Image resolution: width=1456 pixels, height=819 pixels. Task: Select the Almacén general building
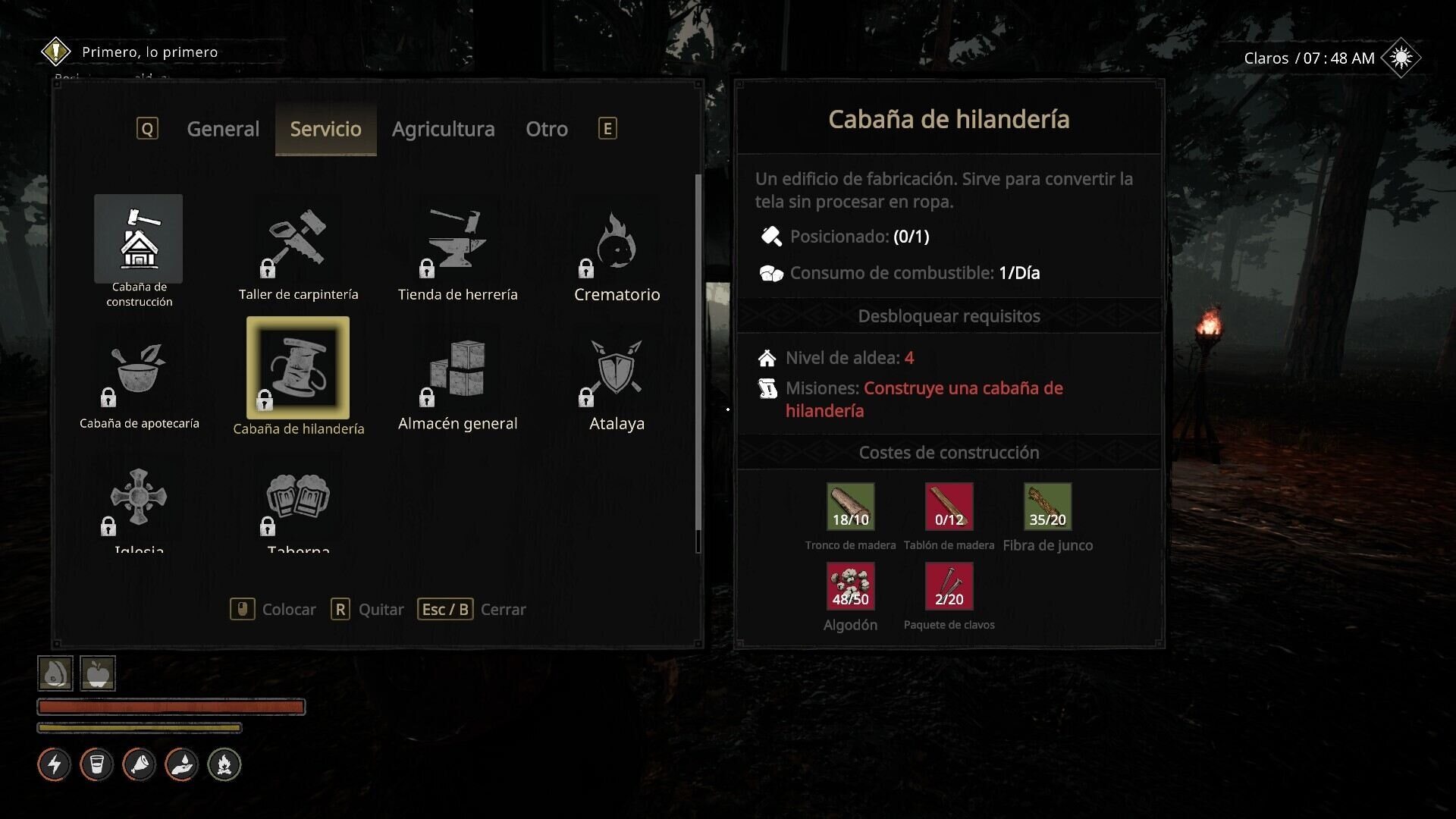click(457, 370)
